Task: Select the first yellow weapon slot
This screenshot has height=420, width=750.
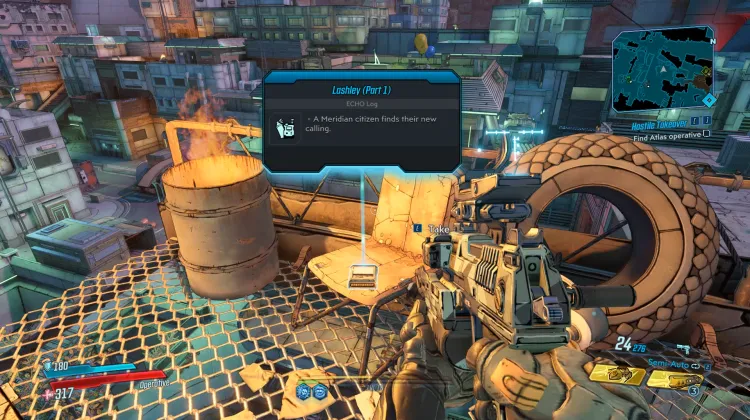Action: pyautogui.click(x=616, y=373)
